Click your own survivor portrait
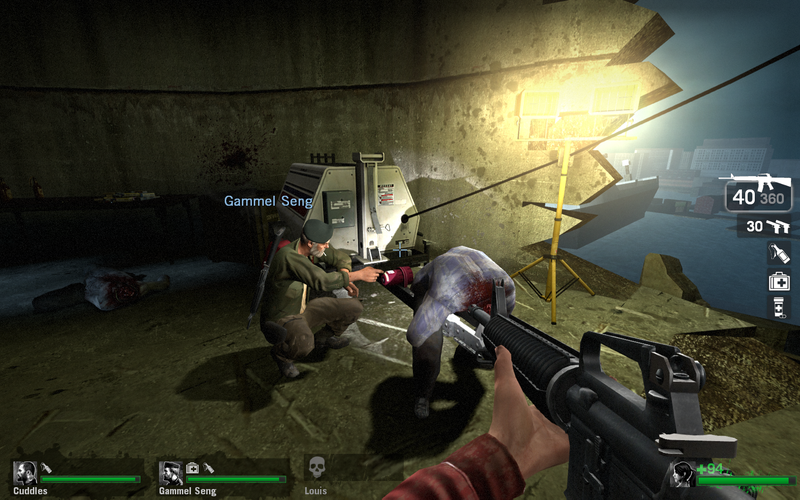 click(x=683, y=474)
